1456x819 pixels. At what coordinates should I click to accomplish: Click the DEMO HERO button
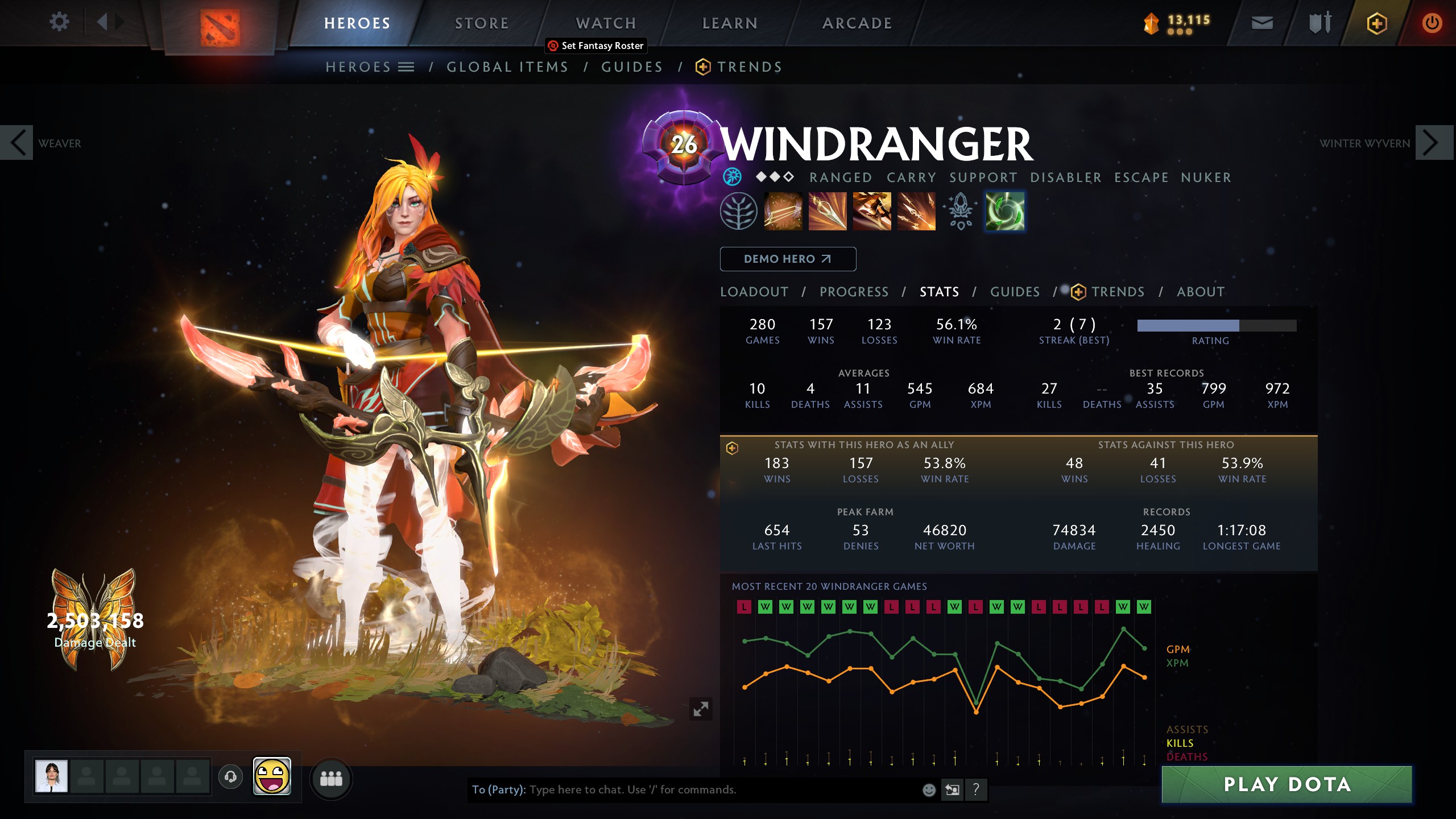point(788,259)
